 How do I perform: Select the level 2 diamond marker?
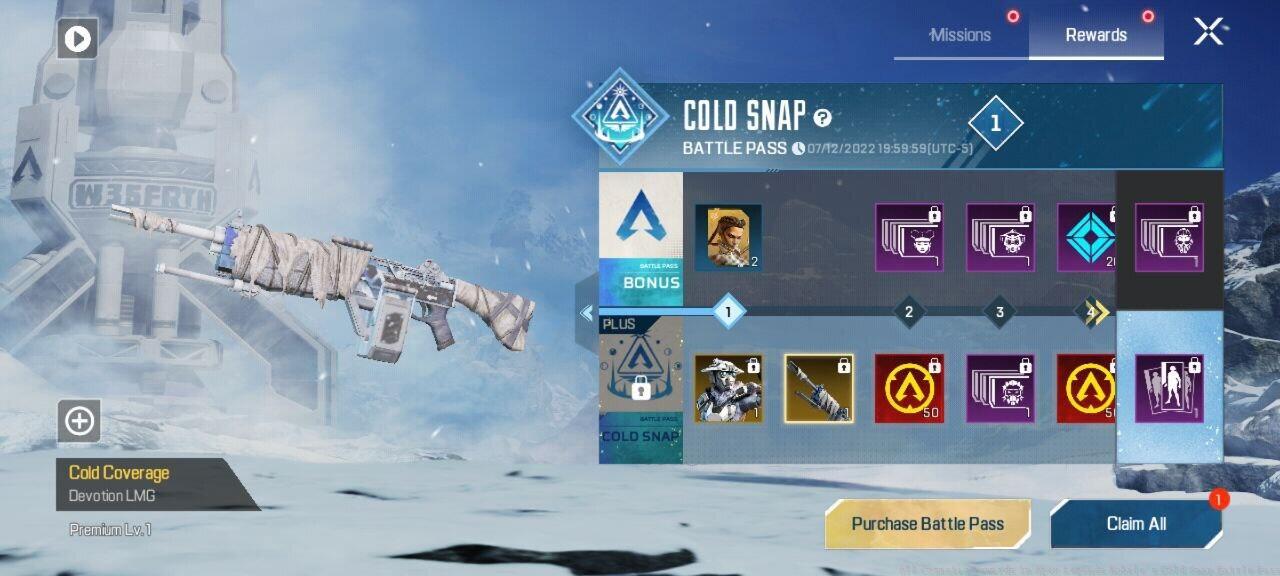click(908, 313)
